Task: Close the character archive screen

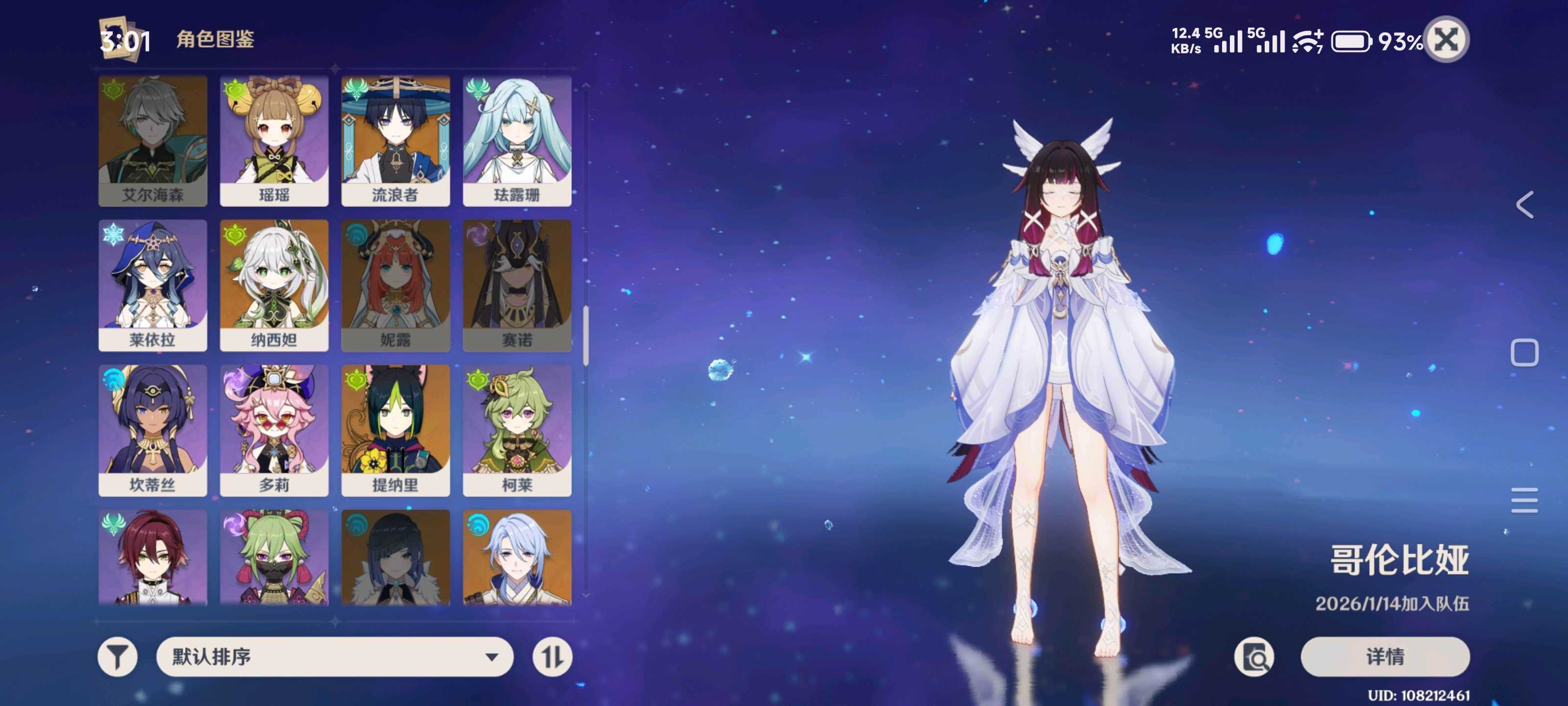Action: click(x=1447, y=40)
